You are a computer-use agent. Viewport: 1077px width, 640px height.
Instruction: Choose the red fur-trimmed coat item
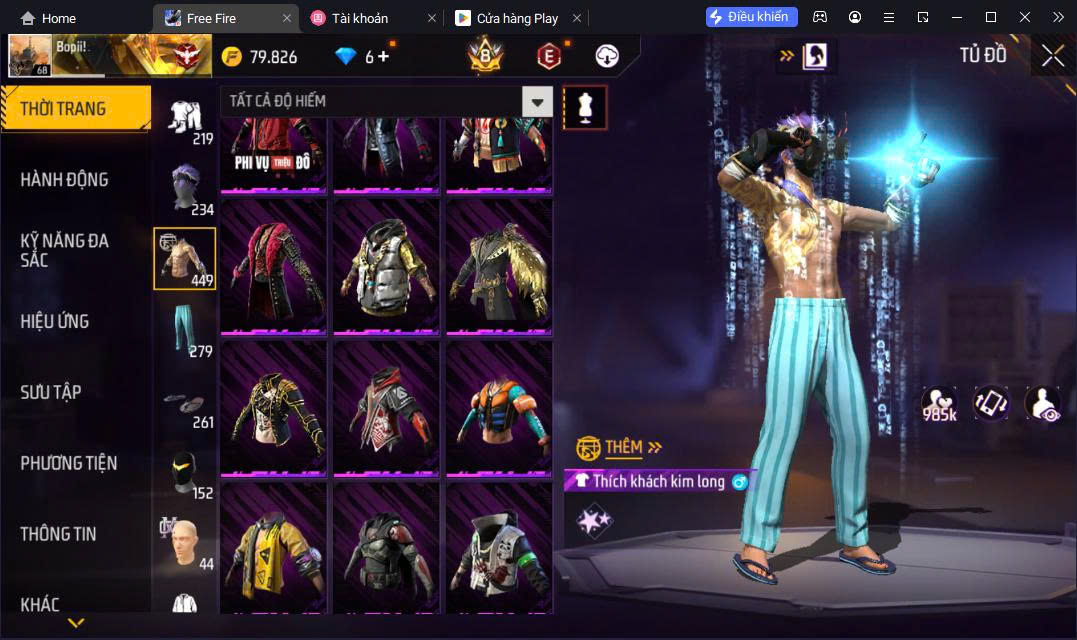(273, 266)
